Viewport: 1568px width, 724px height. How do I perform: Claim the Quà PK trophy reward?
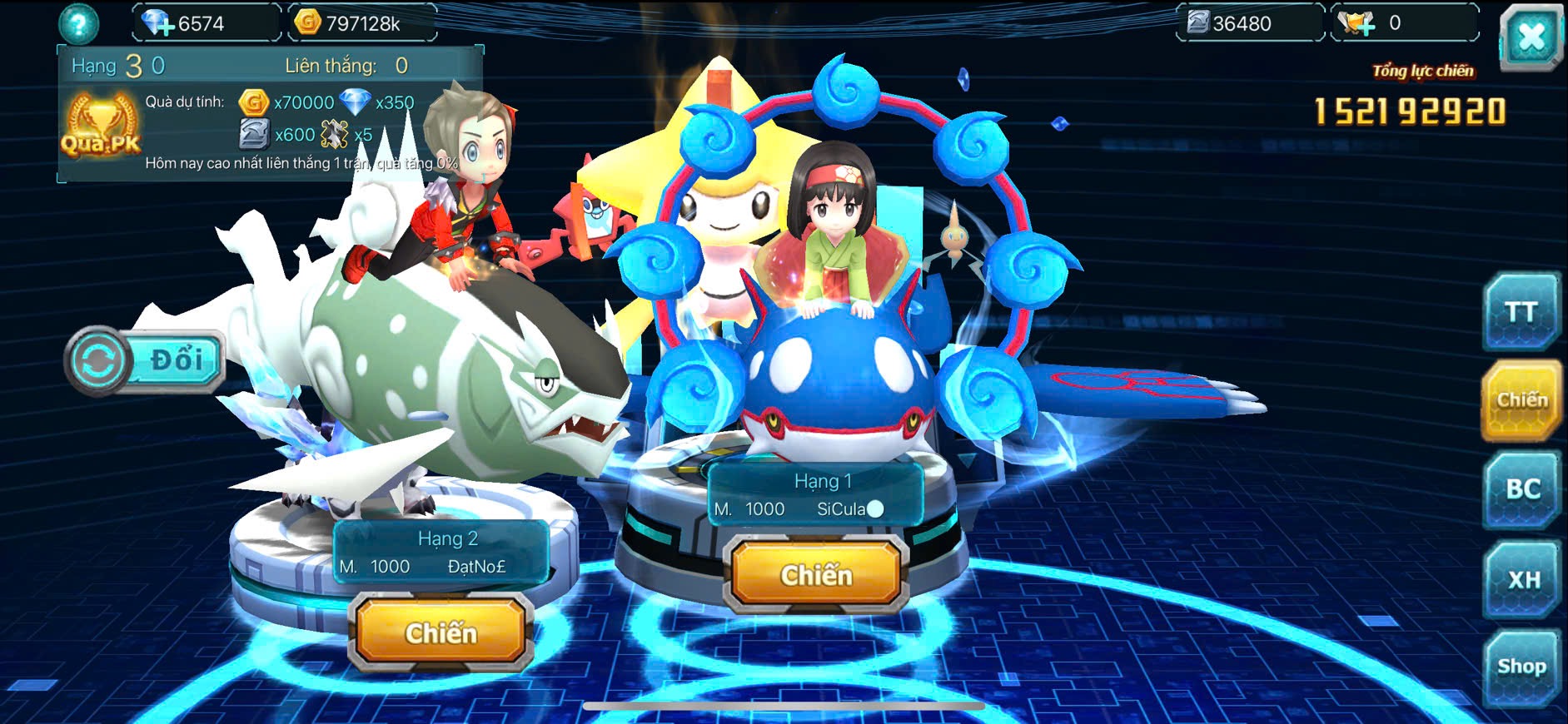coord(101,126)
